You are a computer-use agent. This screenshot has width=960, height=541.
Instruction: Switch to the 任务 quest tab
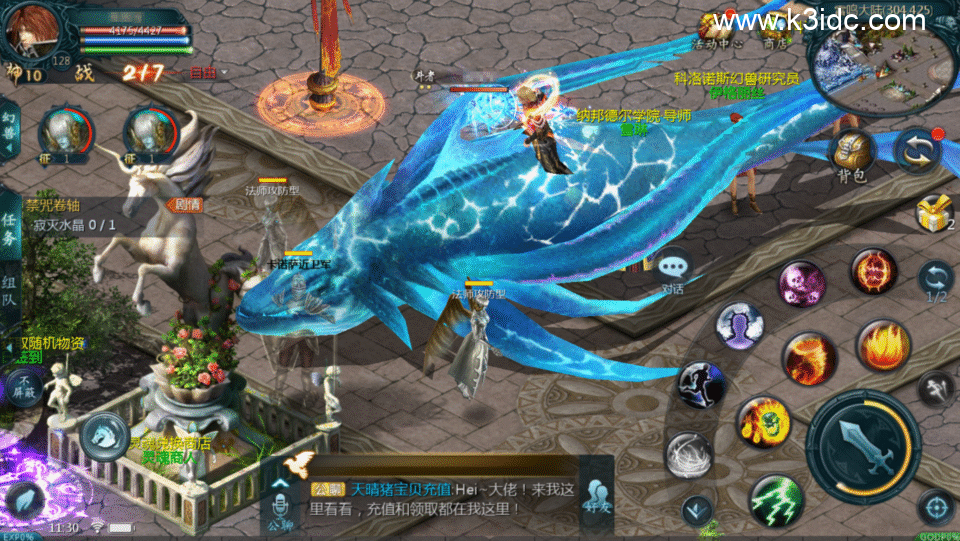9,228
